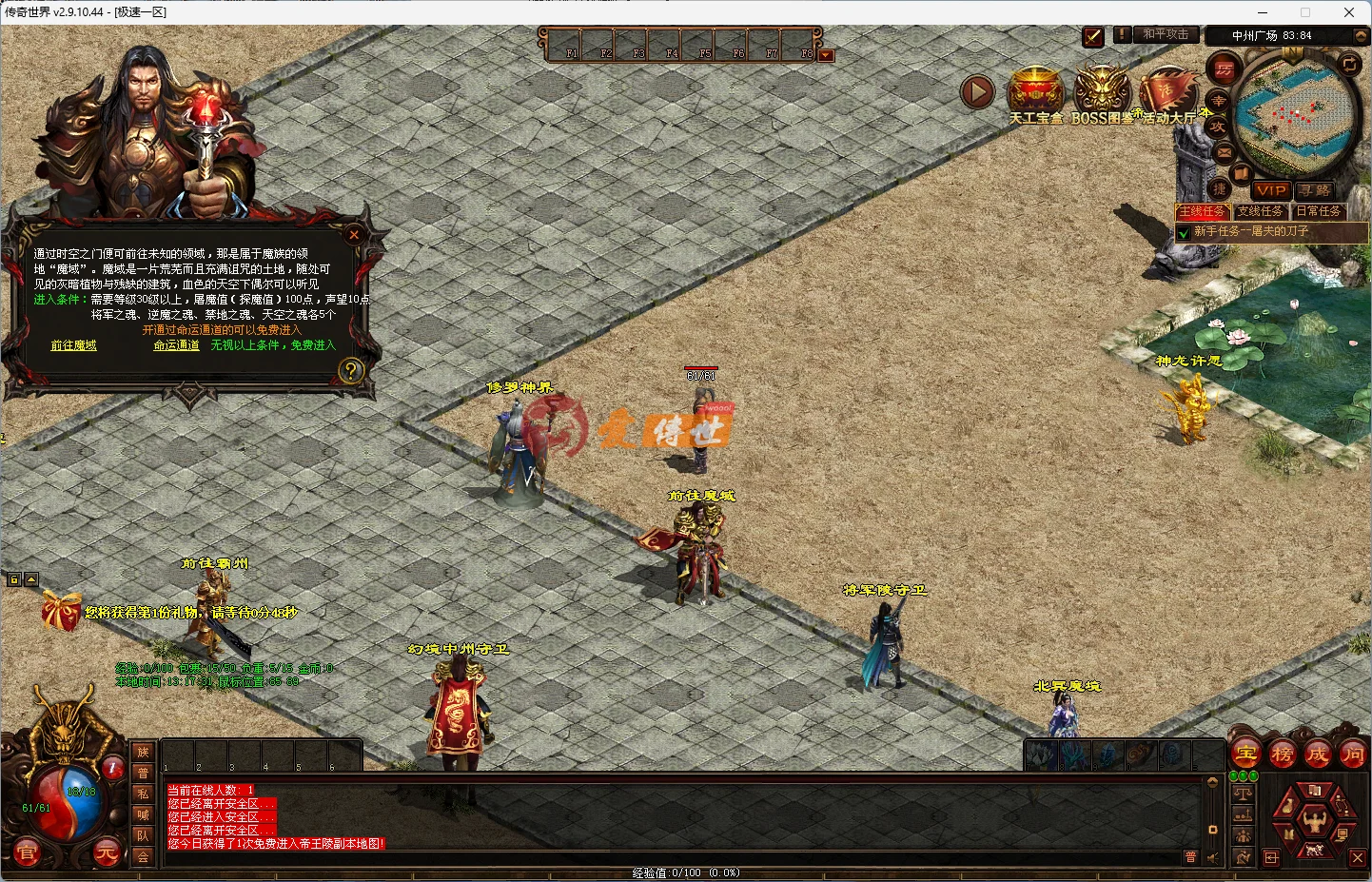Switch to the 支线任务 side quest tab
The height and width of the screenshot is (882, 1372).
tap(1261, 211)
